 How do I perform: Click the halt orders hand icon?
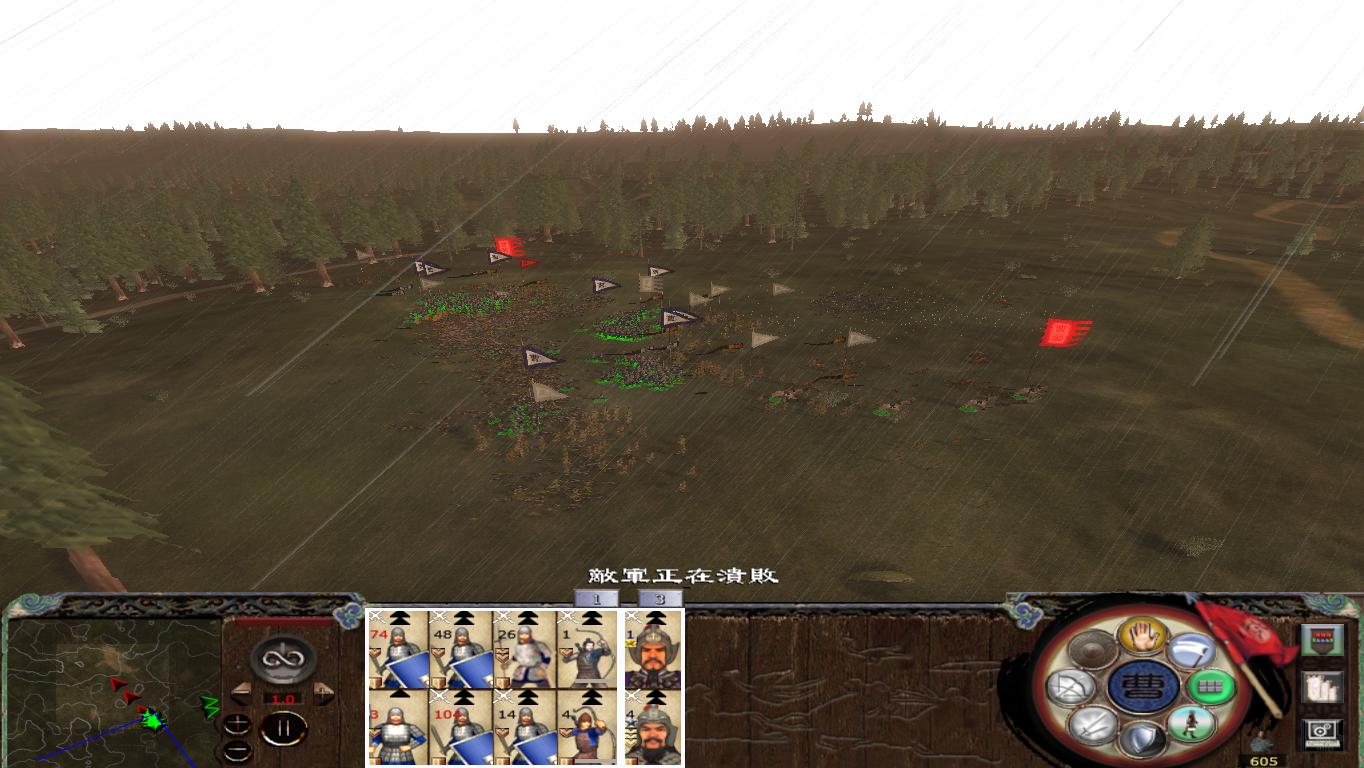point(1143,635)
